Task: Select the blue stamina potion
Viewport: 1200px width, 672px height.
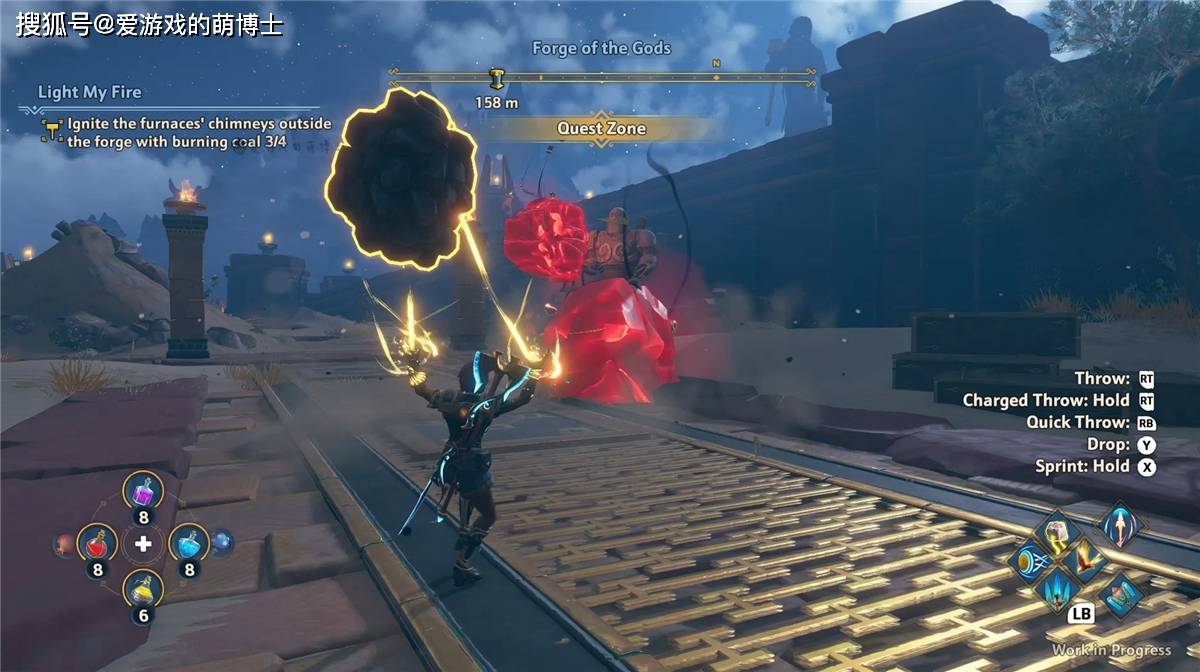Action: 189,543
